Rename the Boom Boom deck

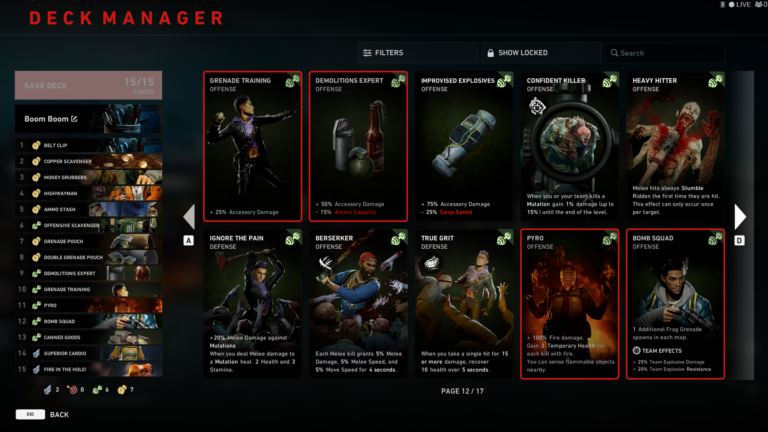pos(73,119)
